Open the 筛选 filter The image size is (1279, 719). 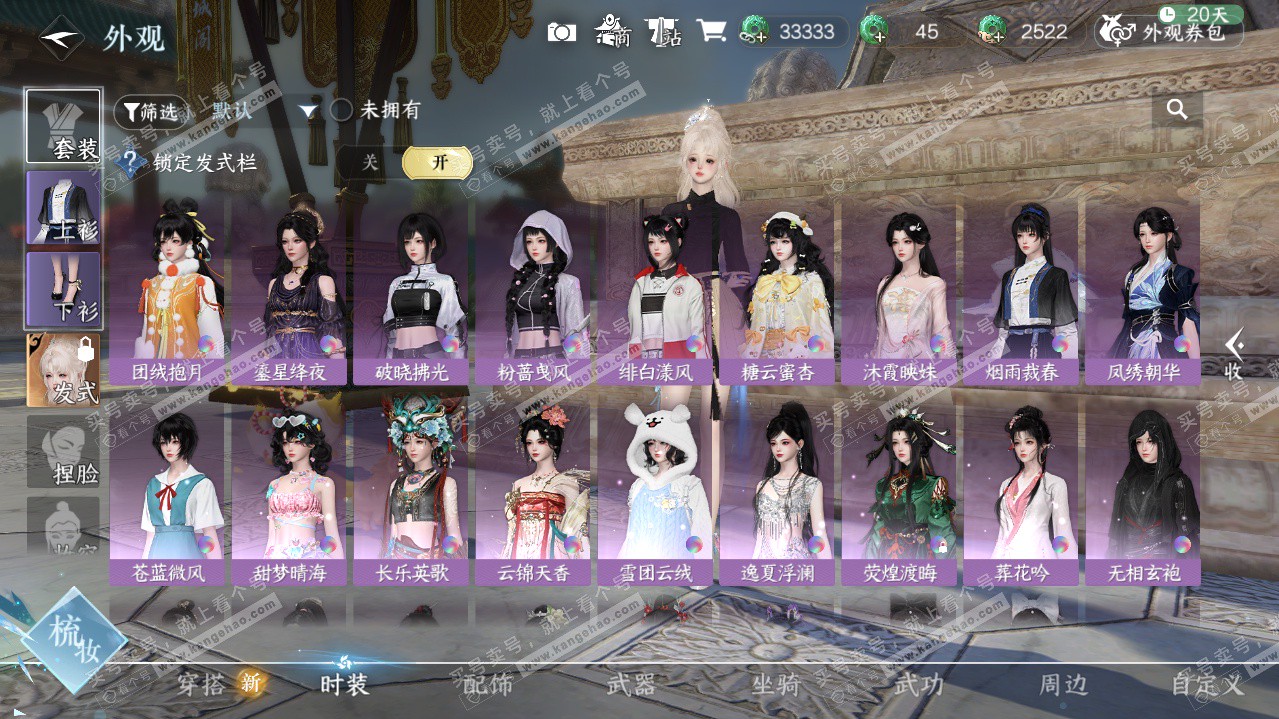point(150,112)
